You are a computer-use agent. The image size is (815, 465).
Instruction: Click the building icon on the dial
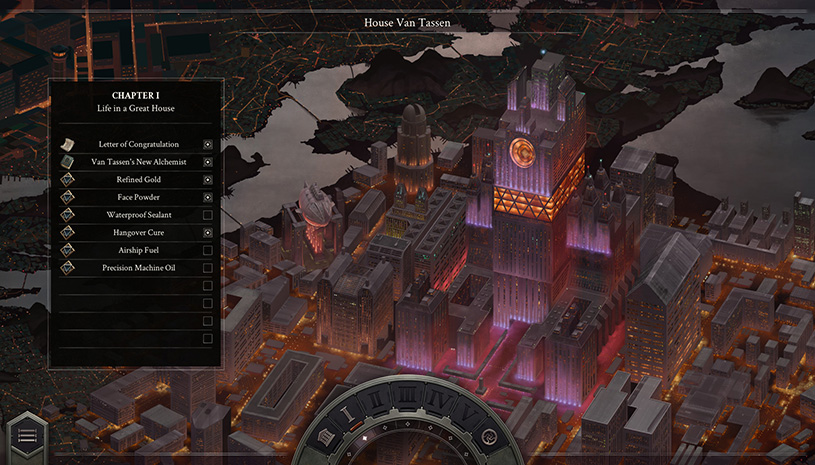pos(326,438)
